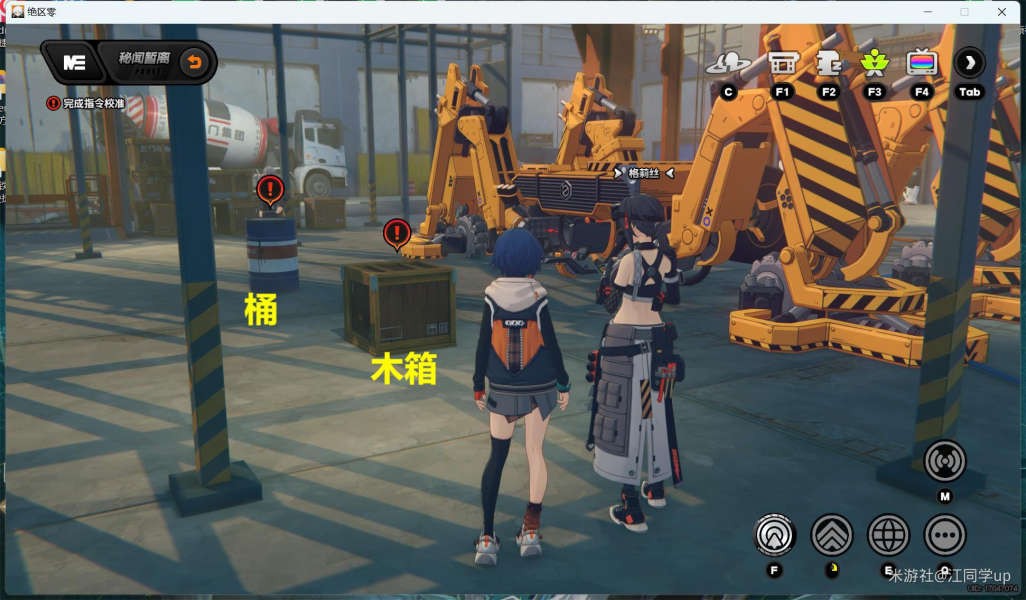The width and height of the screenshot is (1026, 600).
Task: Activate the signal broadcast round button
Action: (x=945, y=461)
